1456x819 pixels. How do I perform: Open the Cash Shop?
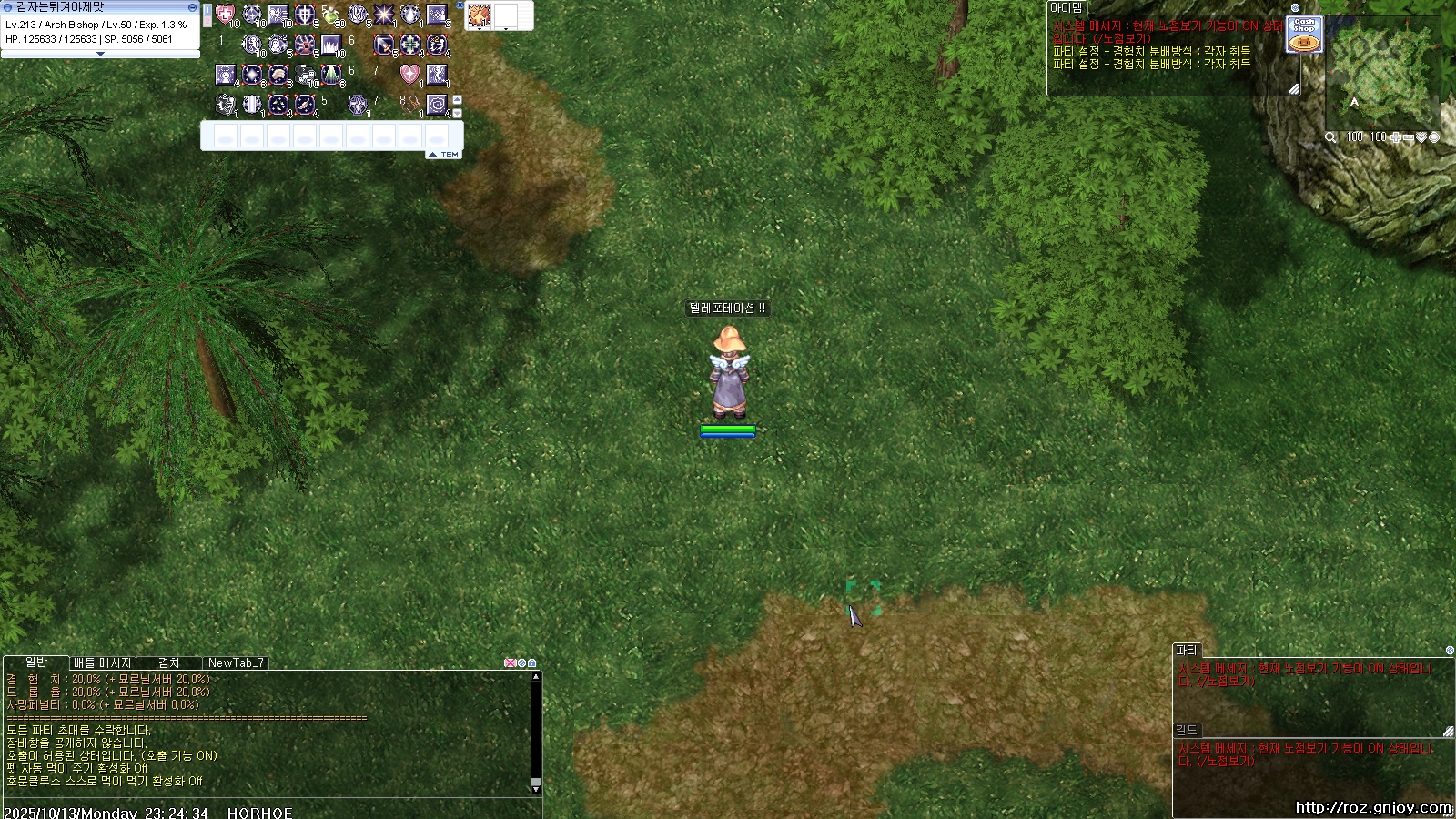(x=1304, y=35)
